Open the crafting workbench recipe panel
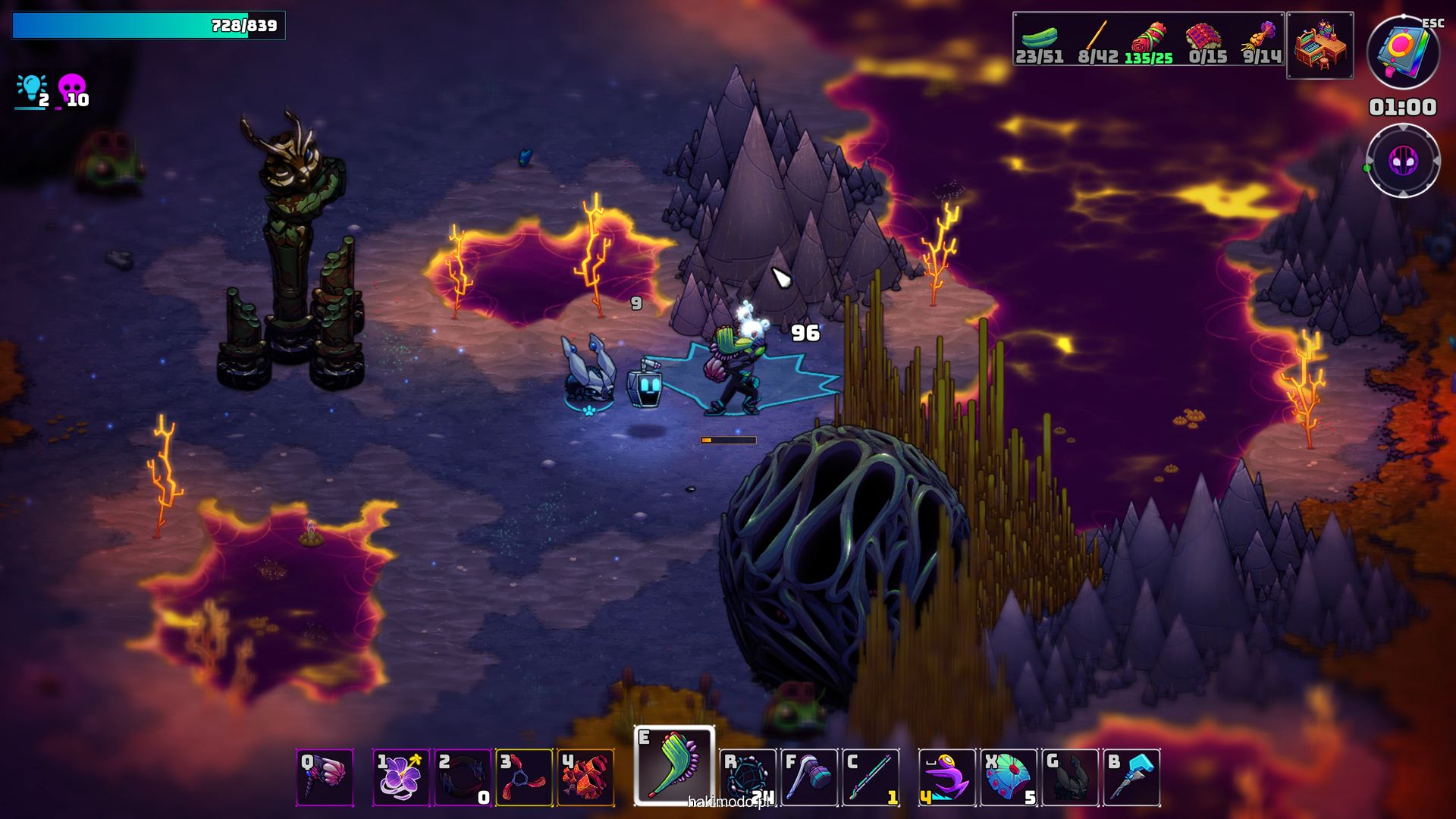This screenshot has height=819, width=1456. 1320,45
